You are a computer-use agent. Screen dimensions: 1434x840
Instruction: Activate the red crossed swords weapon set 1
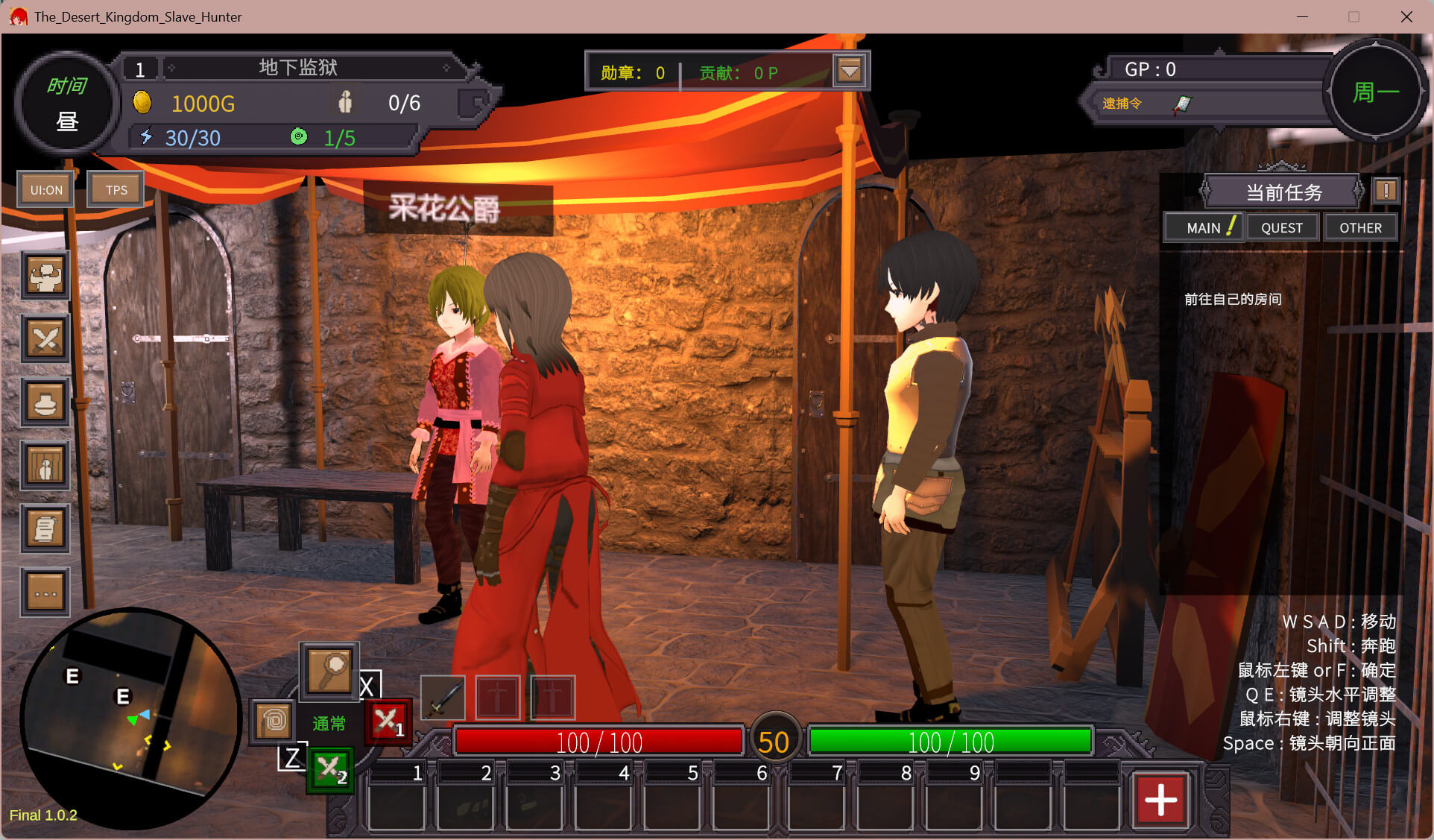[388, 721]
